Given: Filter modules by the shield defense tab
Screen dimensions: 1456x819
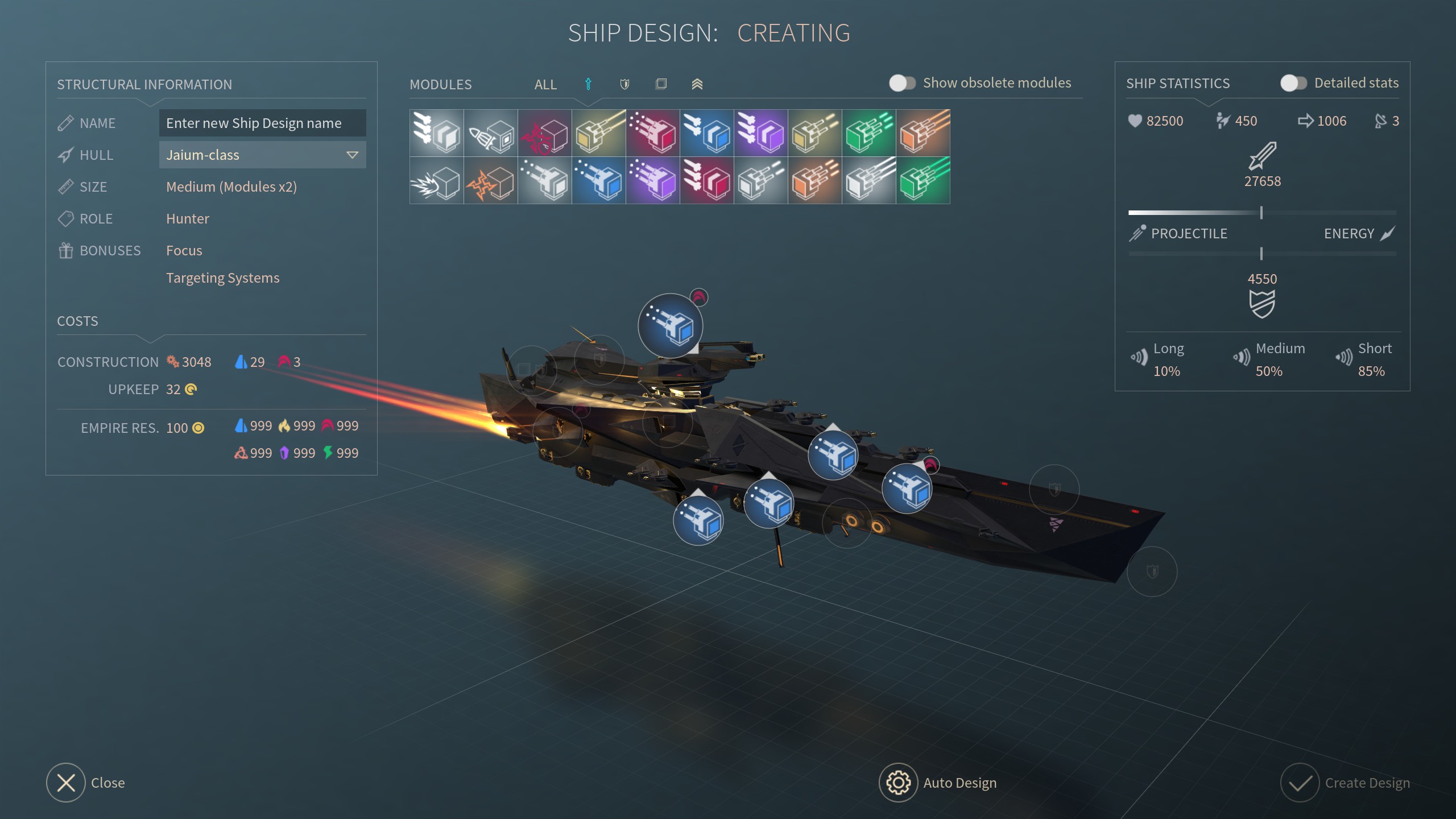Looking at the screenshot, I should pyautogui.click(x=624, y=84).
